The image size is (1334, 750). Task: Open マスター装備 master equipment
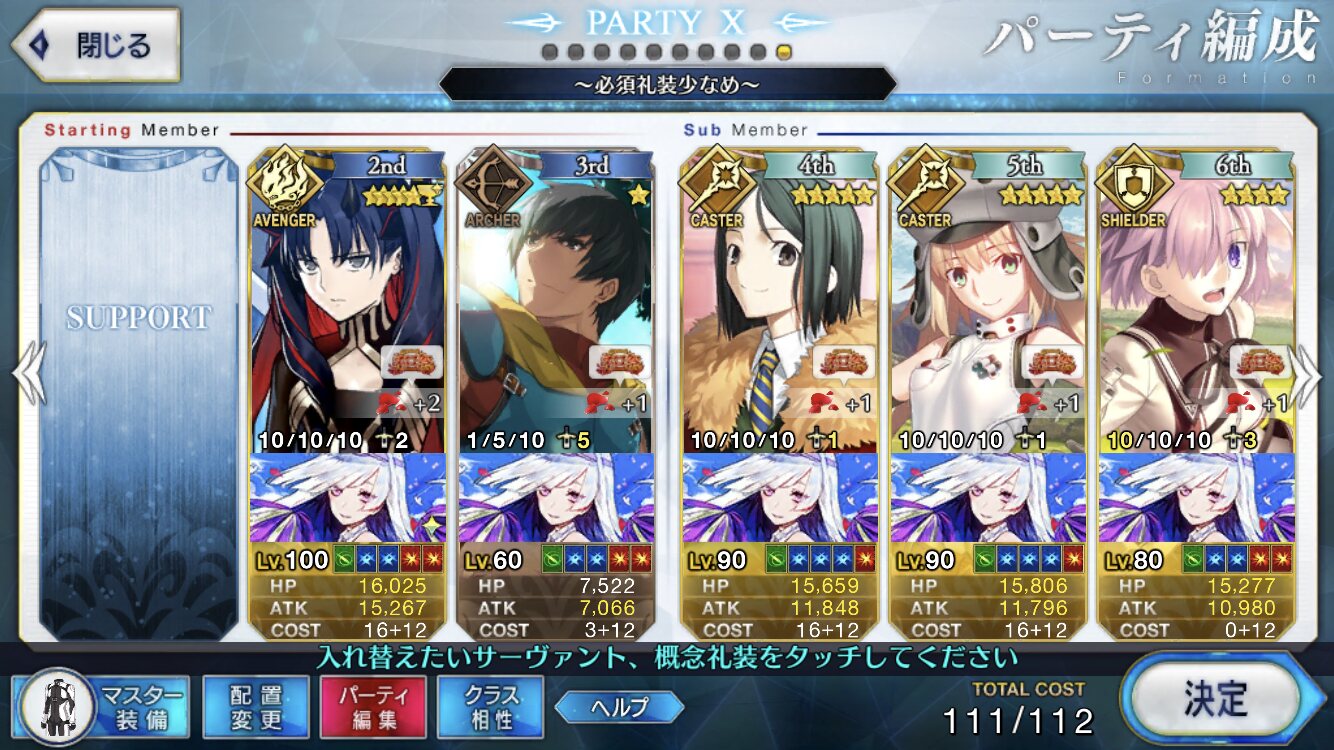point(102,707)
